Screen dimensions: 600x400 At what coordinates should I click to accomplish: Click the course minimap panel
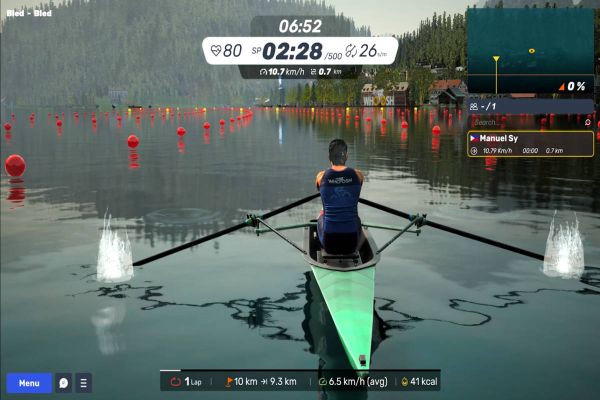pyautogui.click(x=530, y=50)
